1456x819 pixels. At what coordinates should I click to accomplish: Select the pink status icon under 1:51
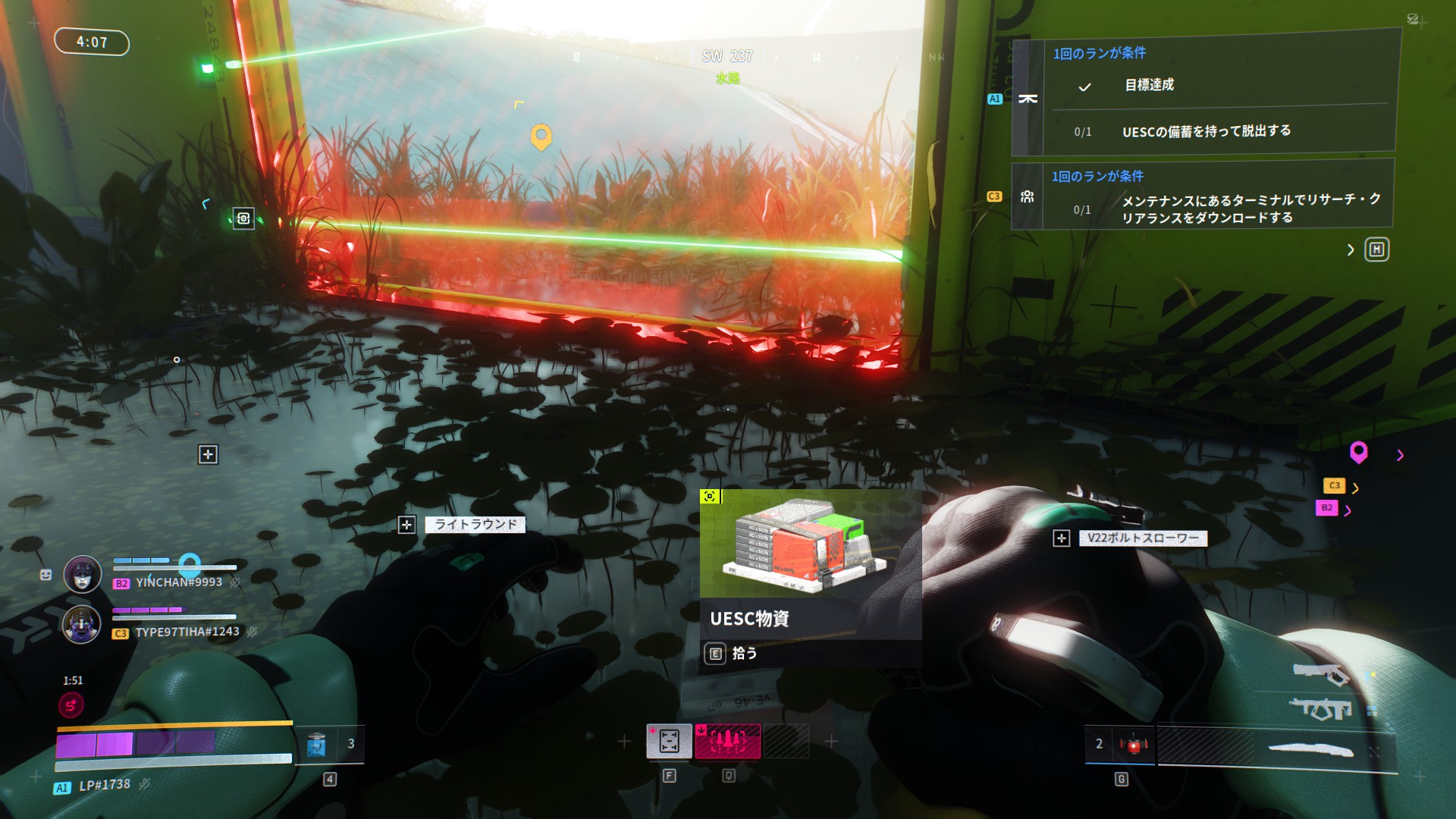(x=71, y=706)
